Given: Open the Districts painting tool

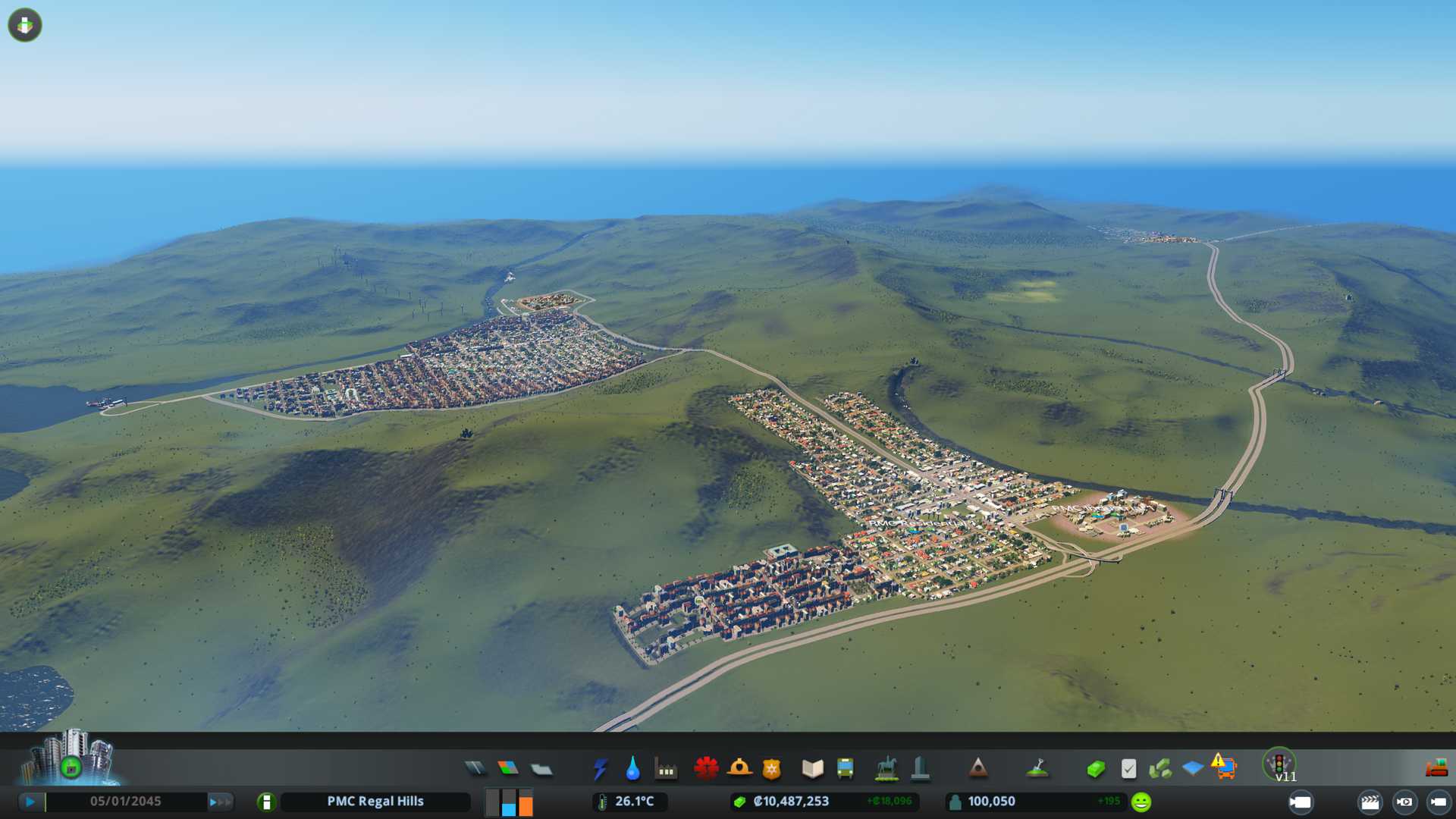Looking at the screenshot, I should 541,770.
